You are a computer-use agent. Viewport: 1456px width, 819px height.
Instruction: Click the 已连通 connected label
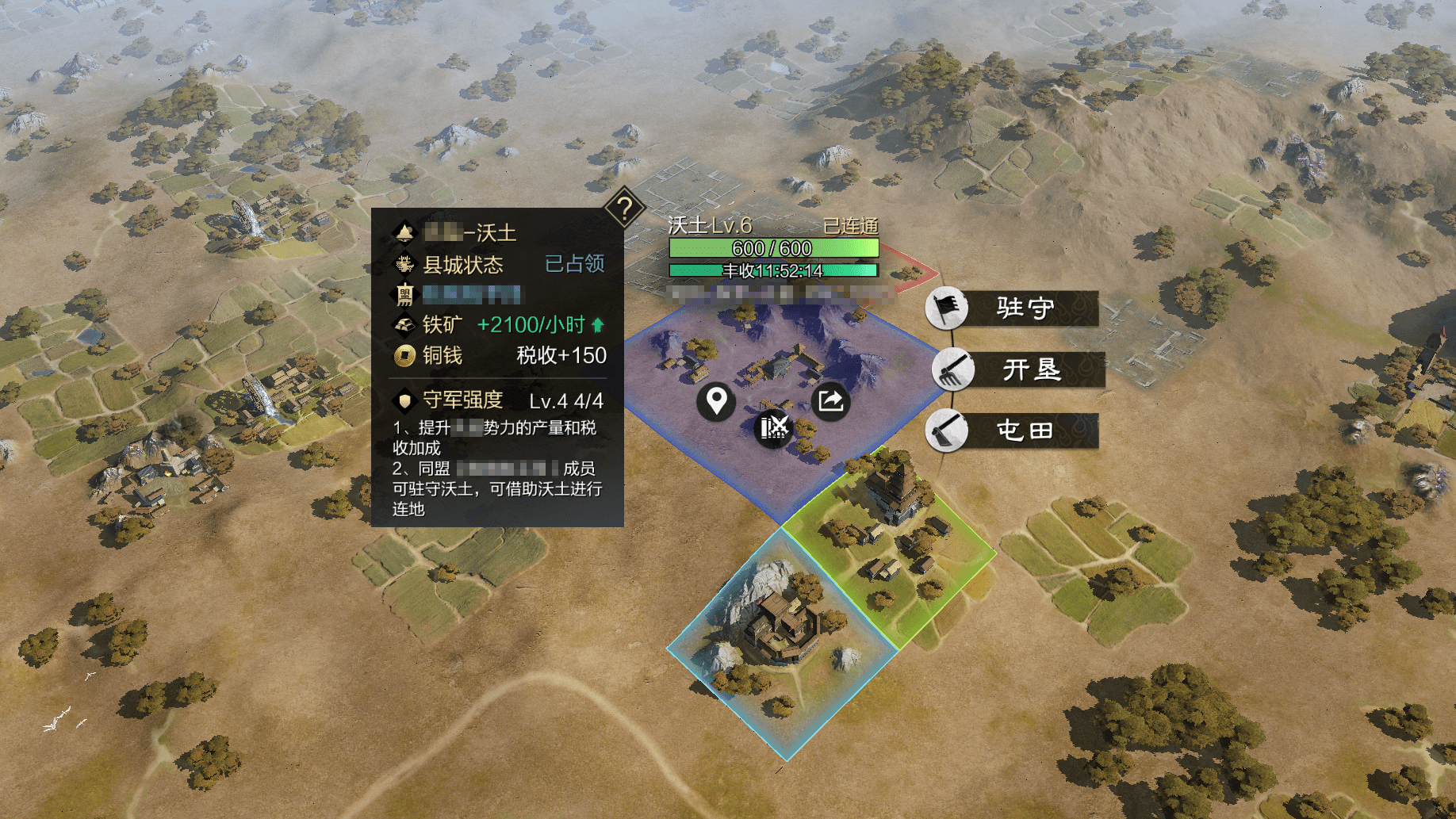[x=850, y=225]
